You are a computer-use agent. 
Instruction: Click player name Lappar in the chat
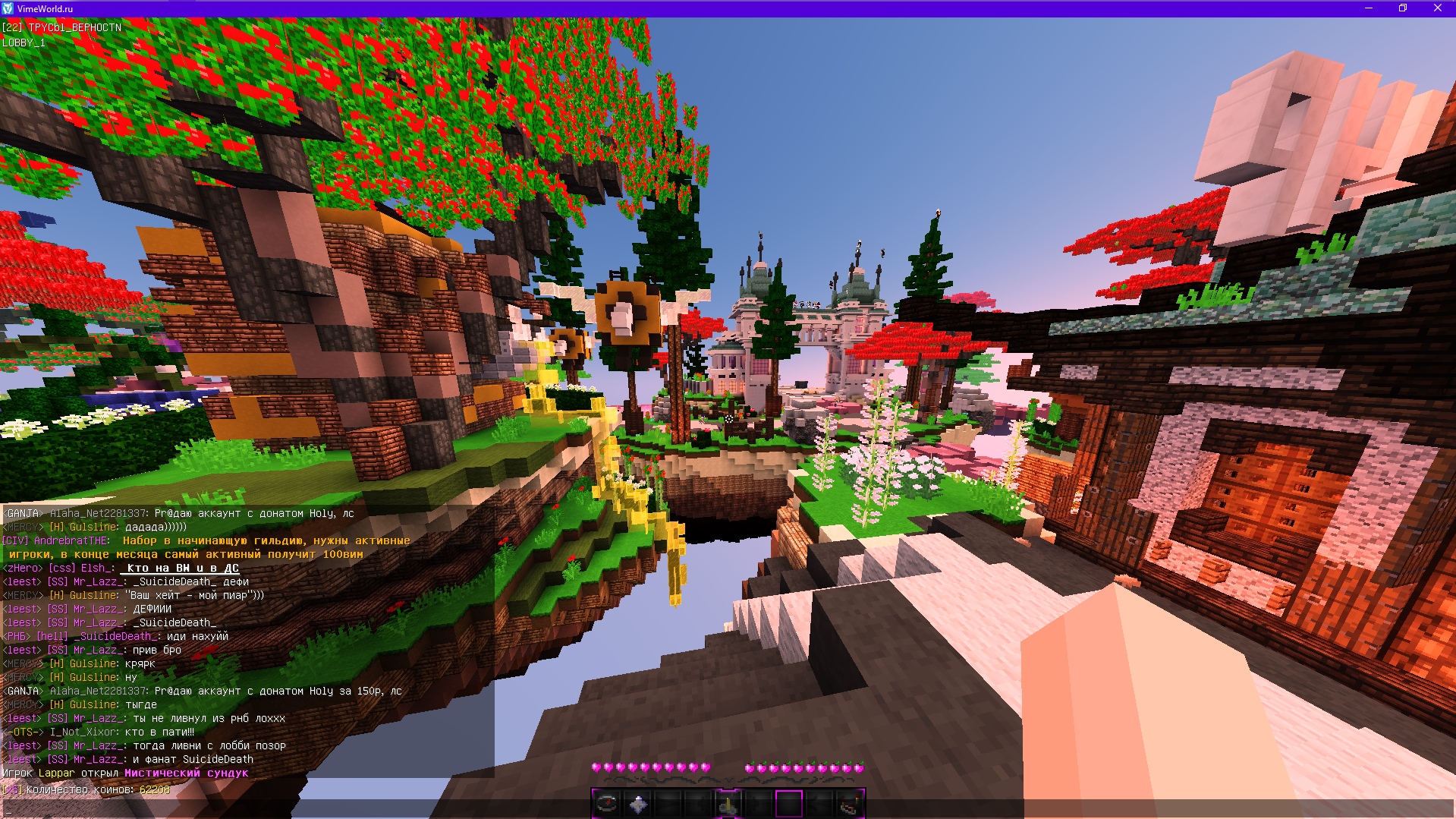click(x=58, y=772)
